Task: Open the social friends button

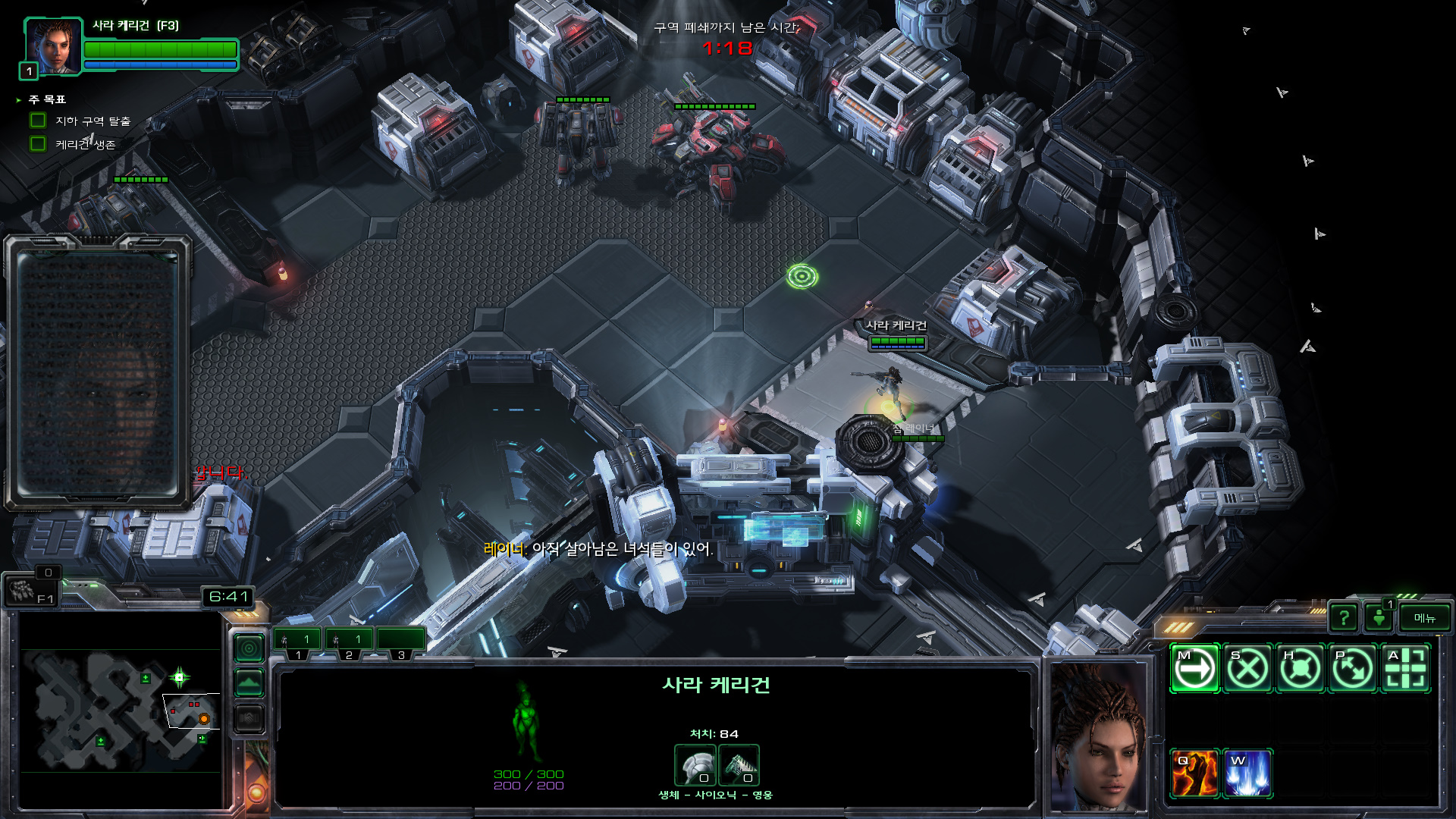Action: [x=1379, y=618]
